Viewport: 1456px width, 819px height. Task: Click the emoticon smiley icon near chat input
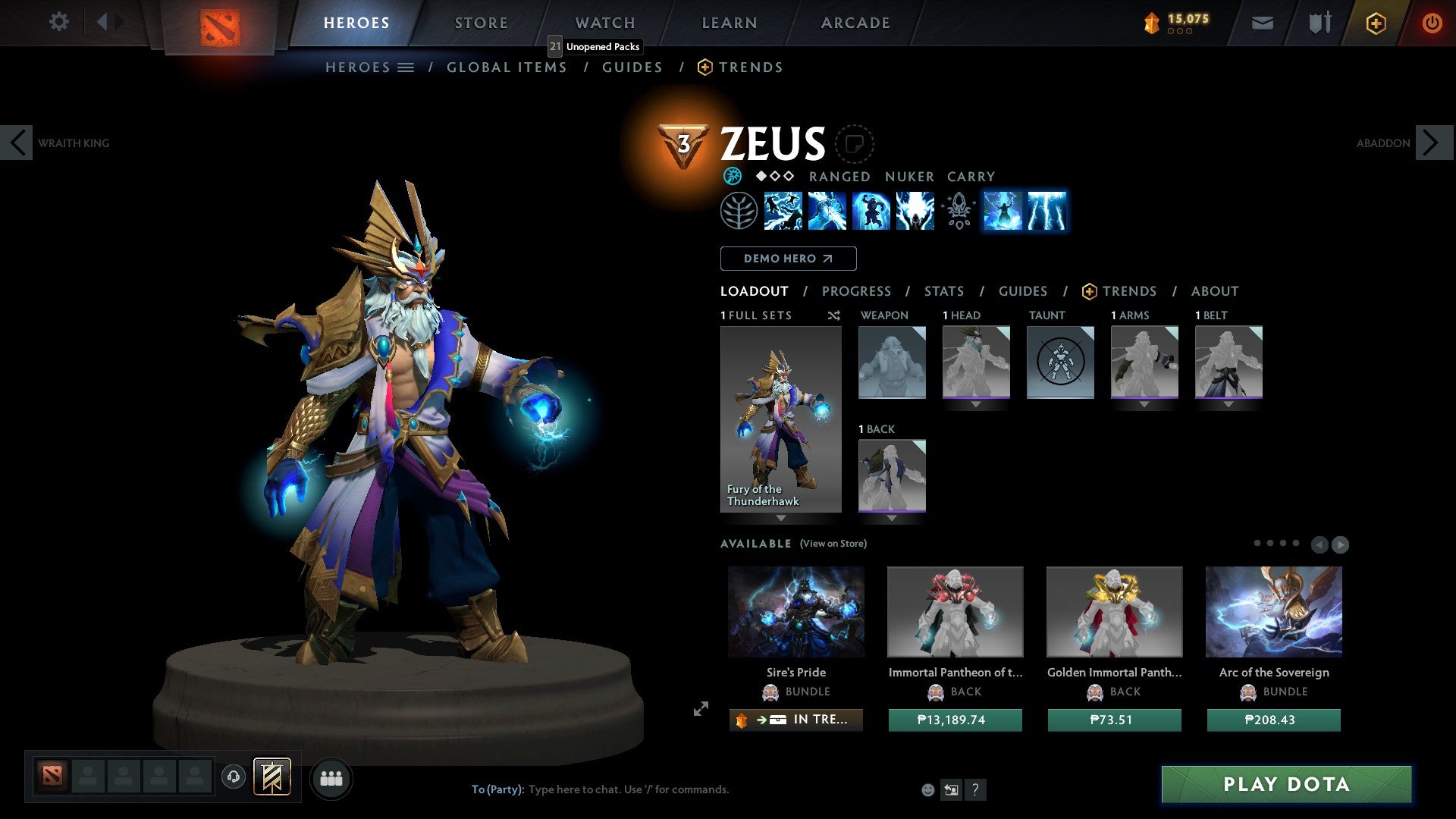click(x=927, y=789)
